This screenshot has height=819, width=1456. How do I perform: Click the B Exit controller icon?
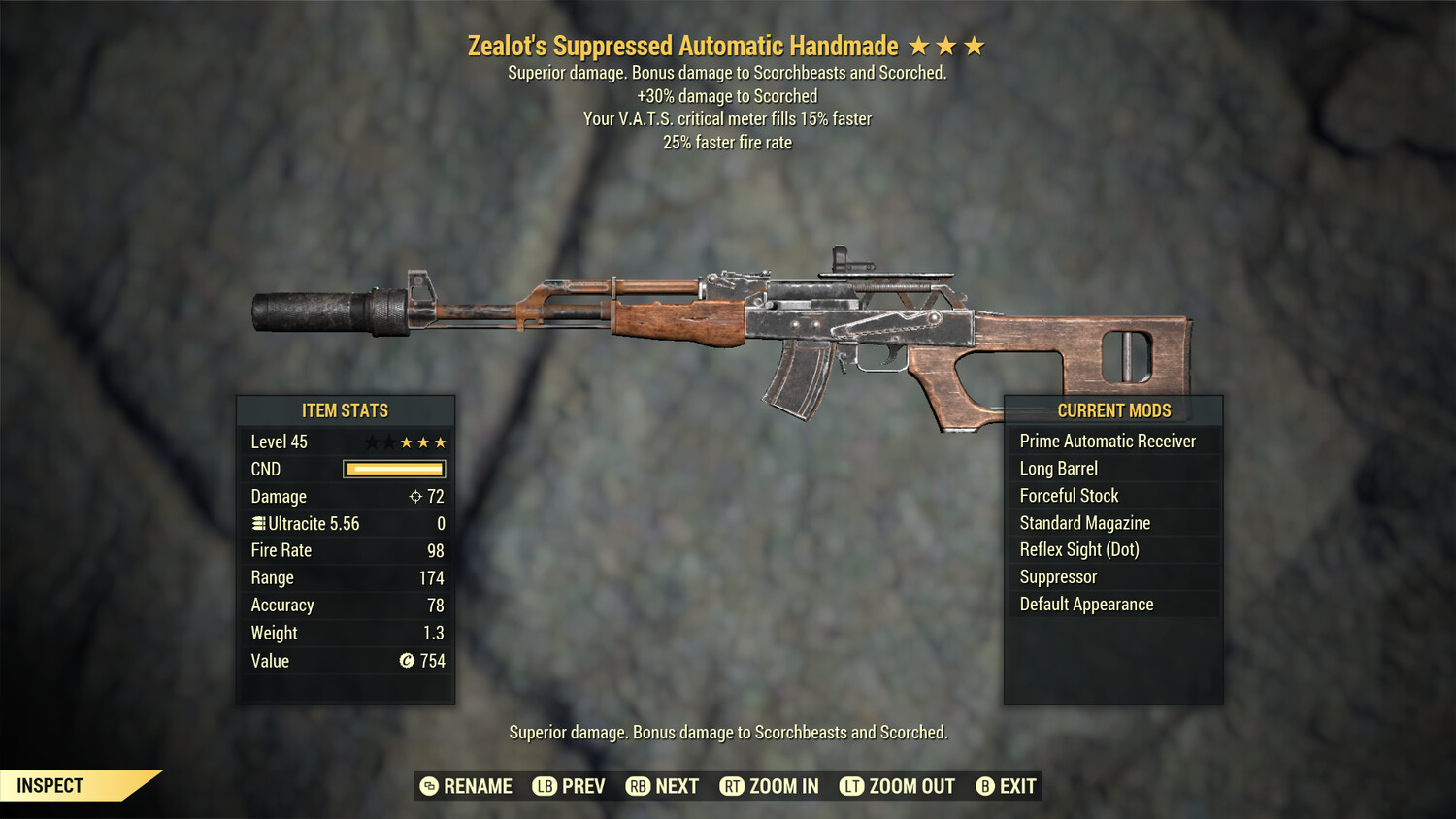point(986,786)
